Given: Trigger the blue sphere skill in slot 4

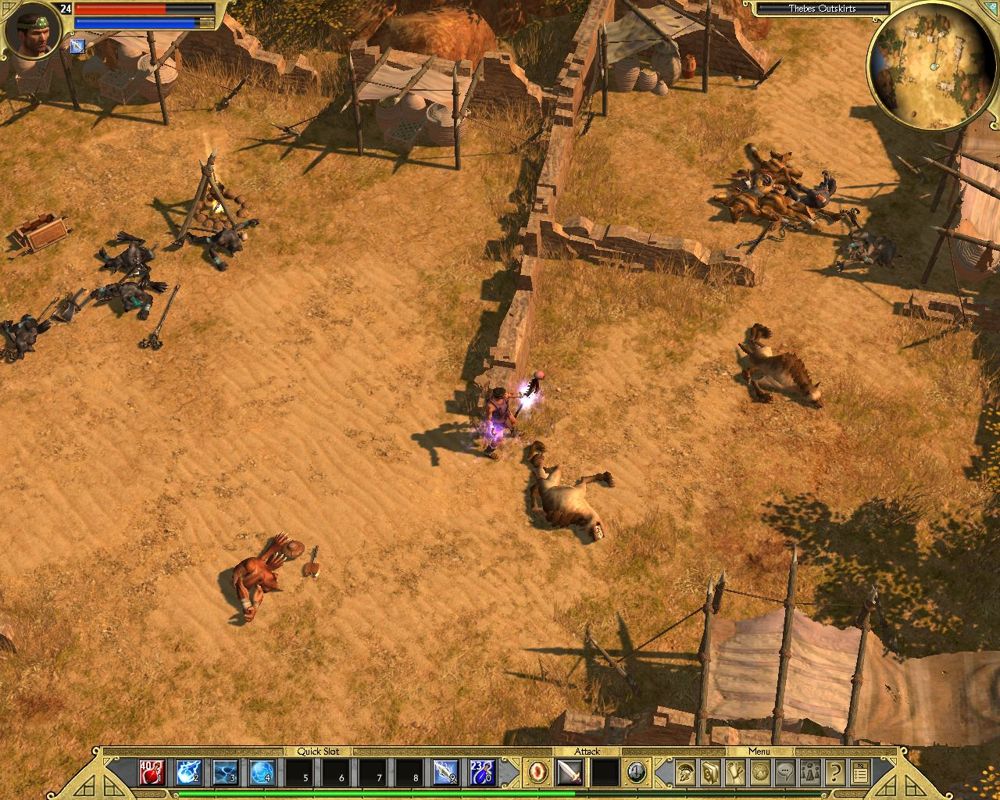Looking at the screenshot, I should (262, 772).
